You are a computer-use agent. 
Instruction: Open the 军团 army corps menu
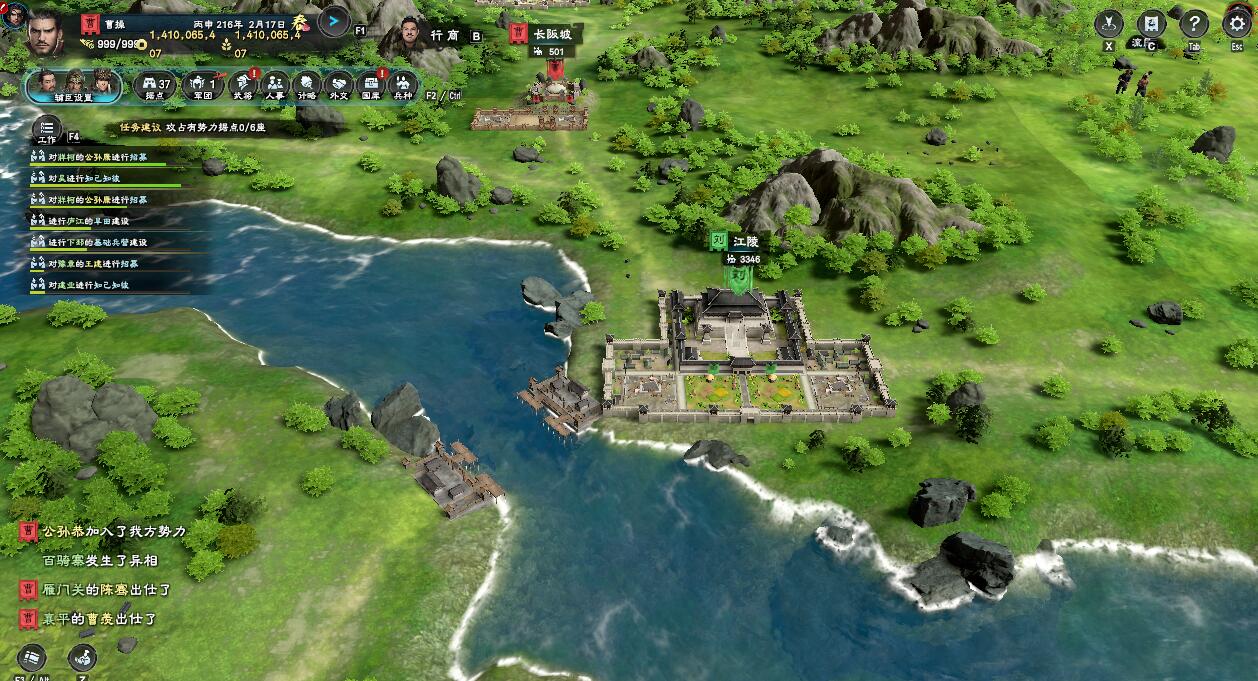202,86
